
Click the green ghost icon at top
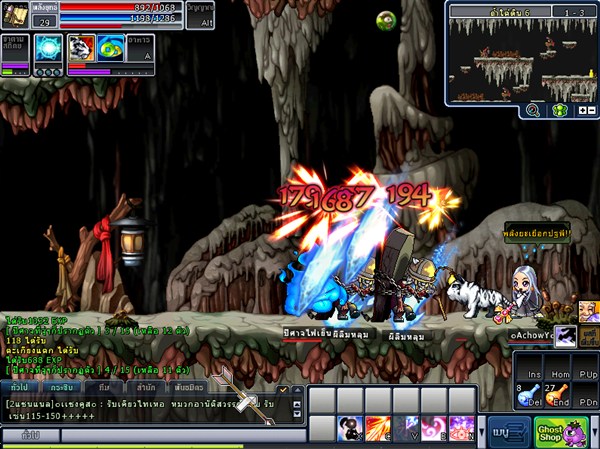coord(385,20)
